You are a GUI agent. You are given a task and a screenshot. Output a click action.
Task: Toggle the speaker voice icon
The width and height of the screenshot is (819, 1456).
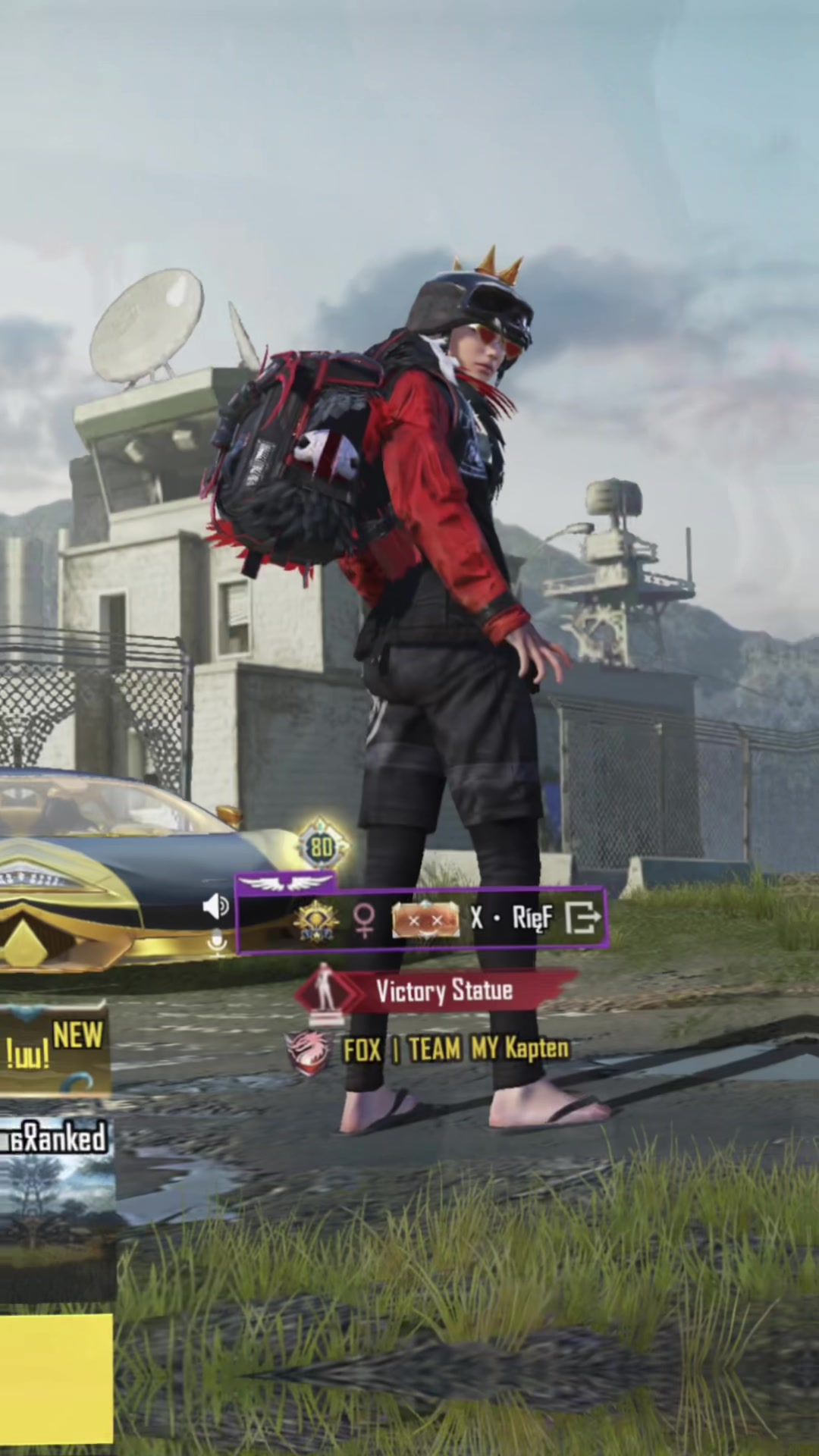[216, 905]
